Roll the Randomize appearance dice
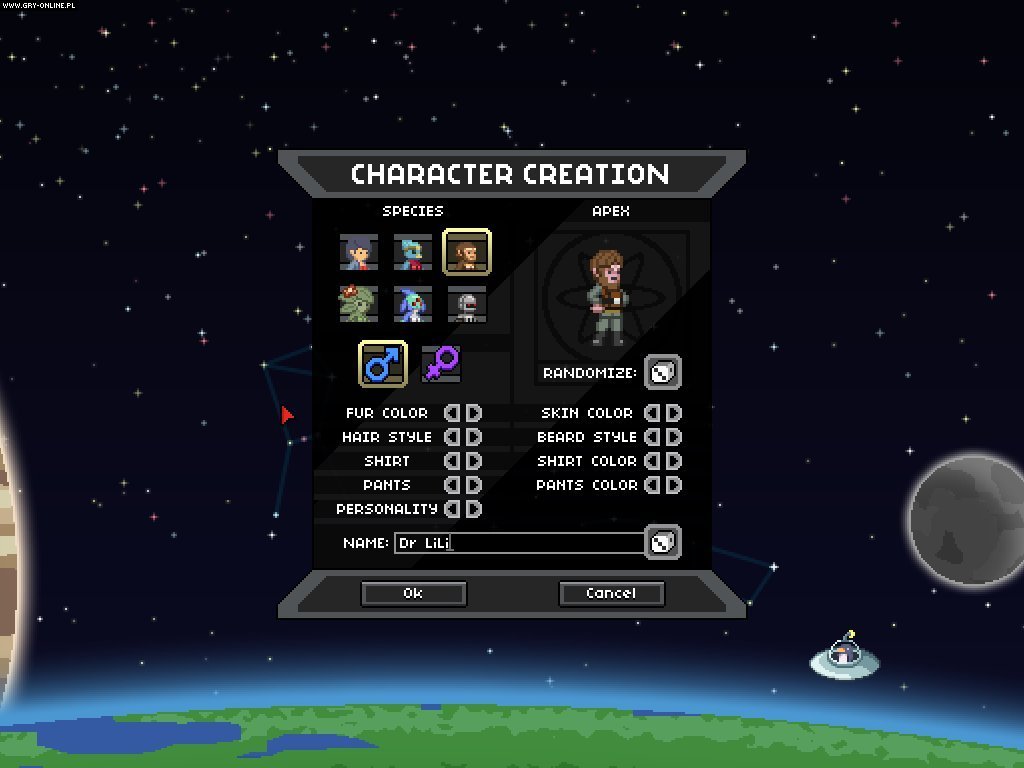The width and height of the screenshot is (1024, 768). tap(662, 373)
